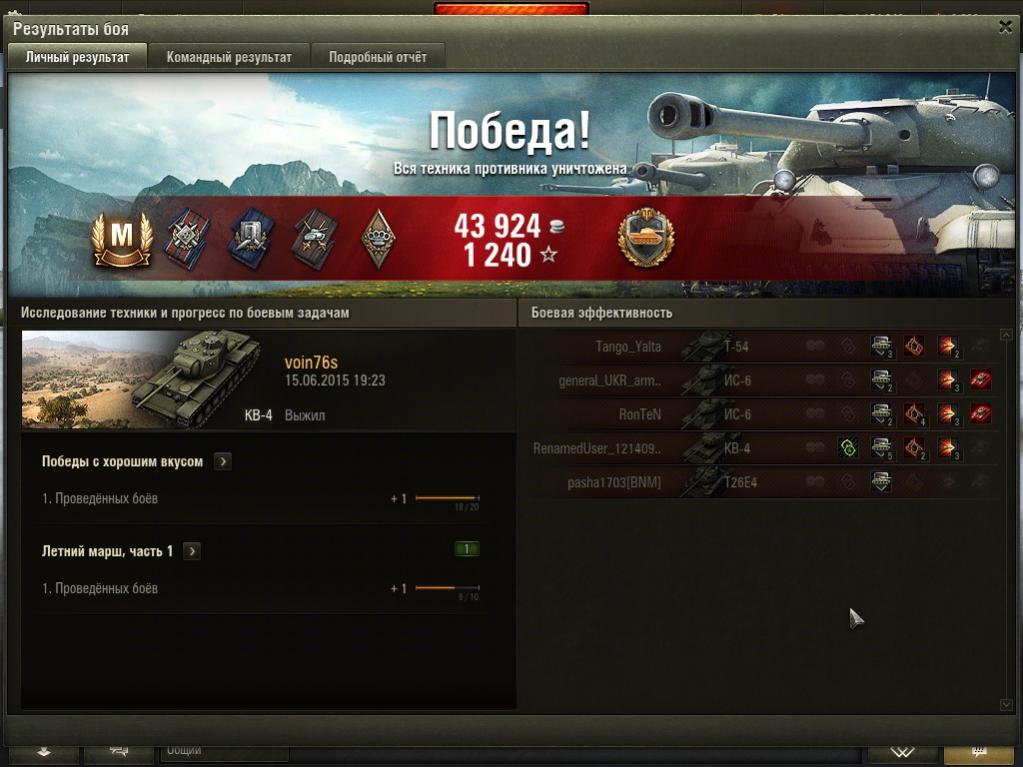The image size is (1023, 767).
Task: Switch to the Командный результат tab
Action: pos(229,57)
